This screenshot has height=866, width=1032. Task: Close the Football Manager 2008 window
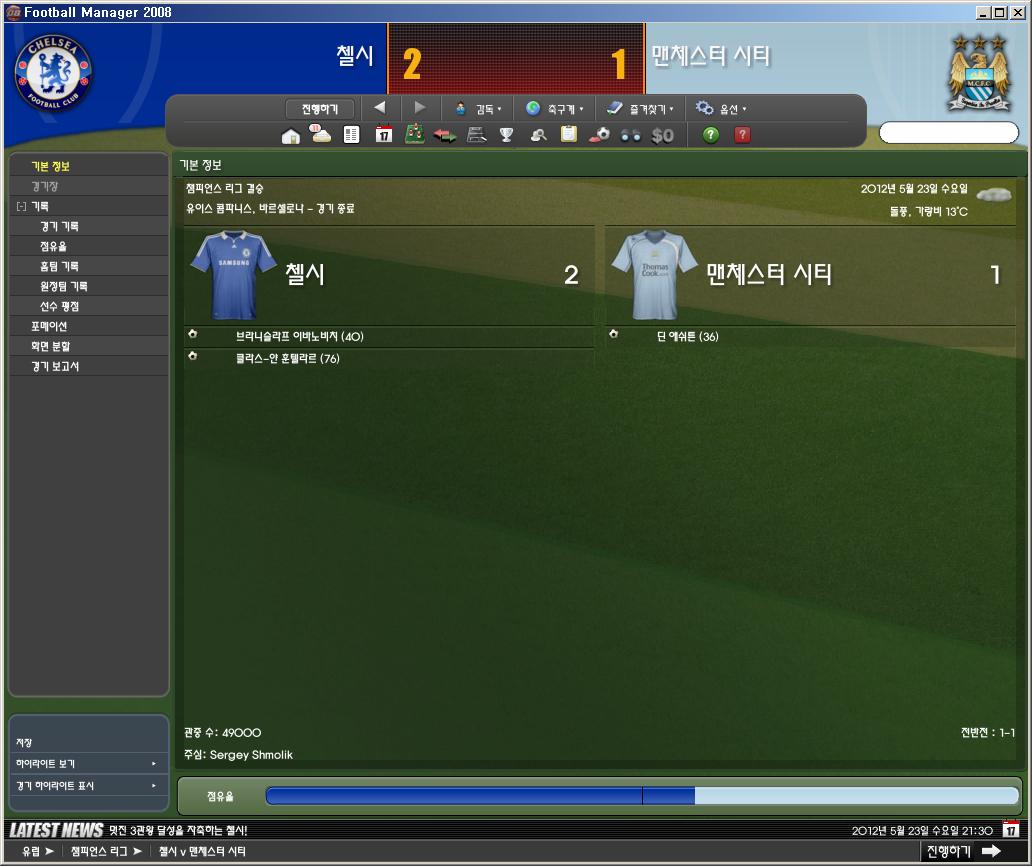point(1019,12)
